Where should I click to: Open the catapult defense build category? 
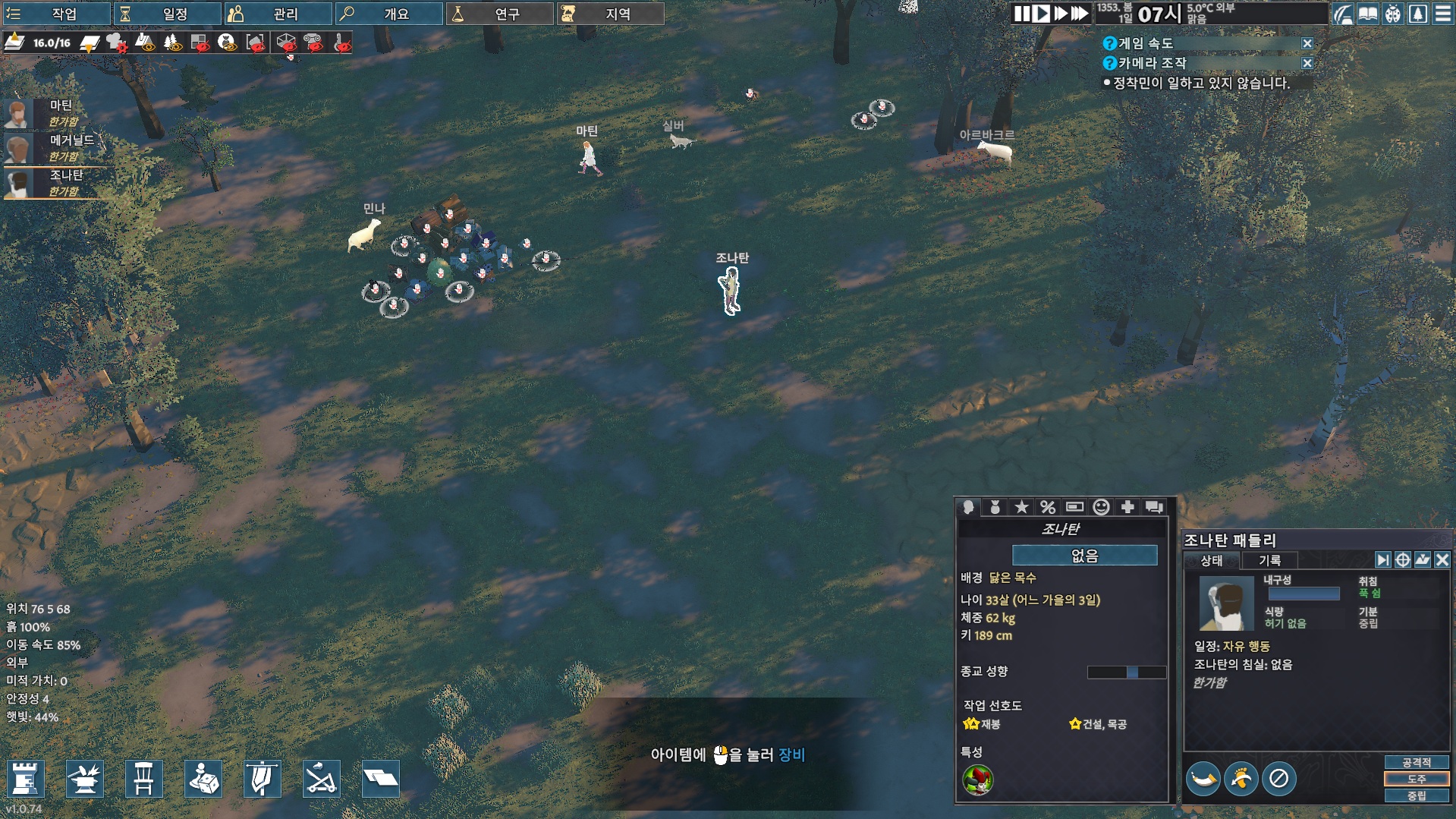coord(321,779)
